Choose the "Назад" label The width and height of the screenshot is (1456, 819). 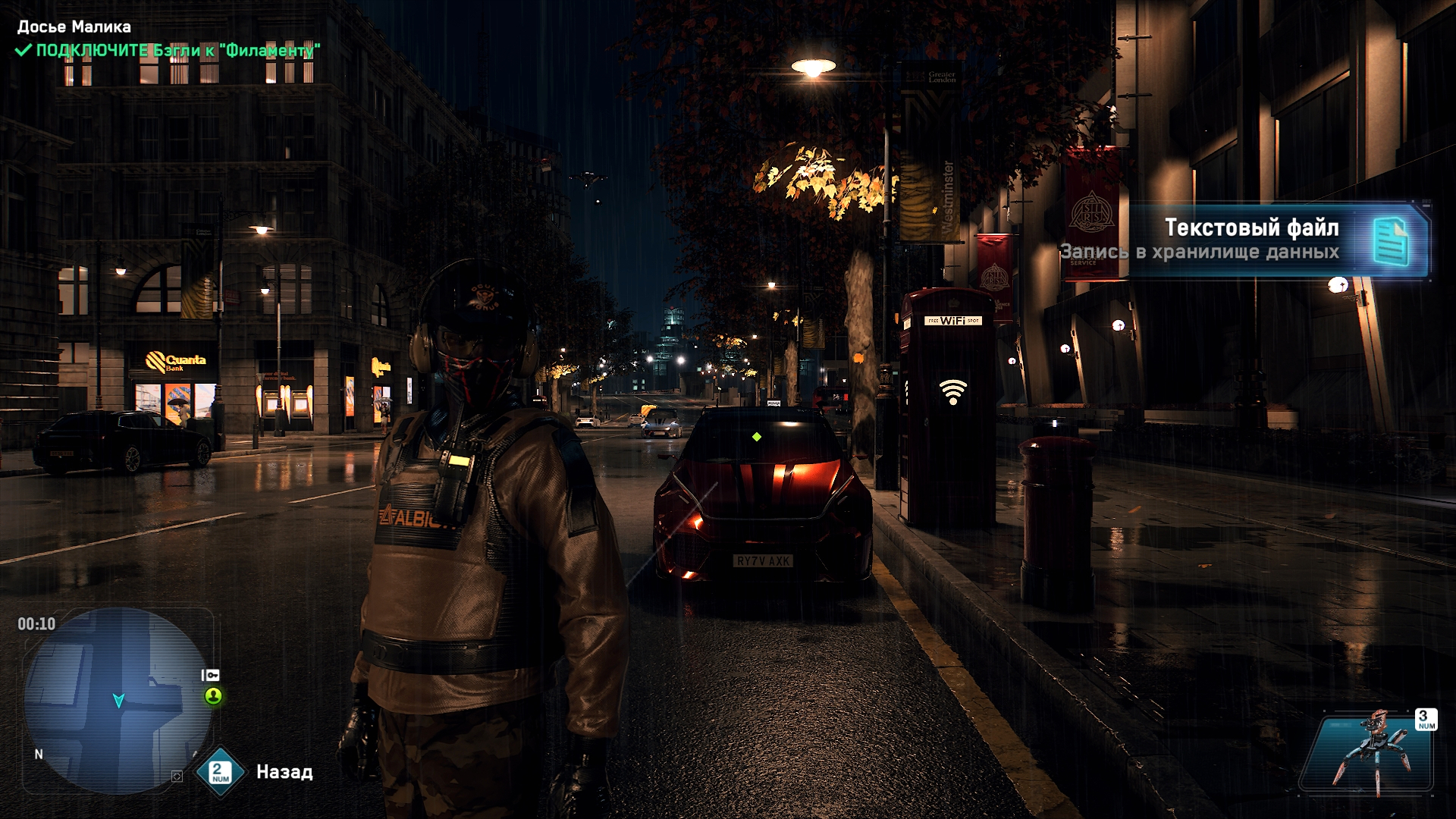coord(284,772)
